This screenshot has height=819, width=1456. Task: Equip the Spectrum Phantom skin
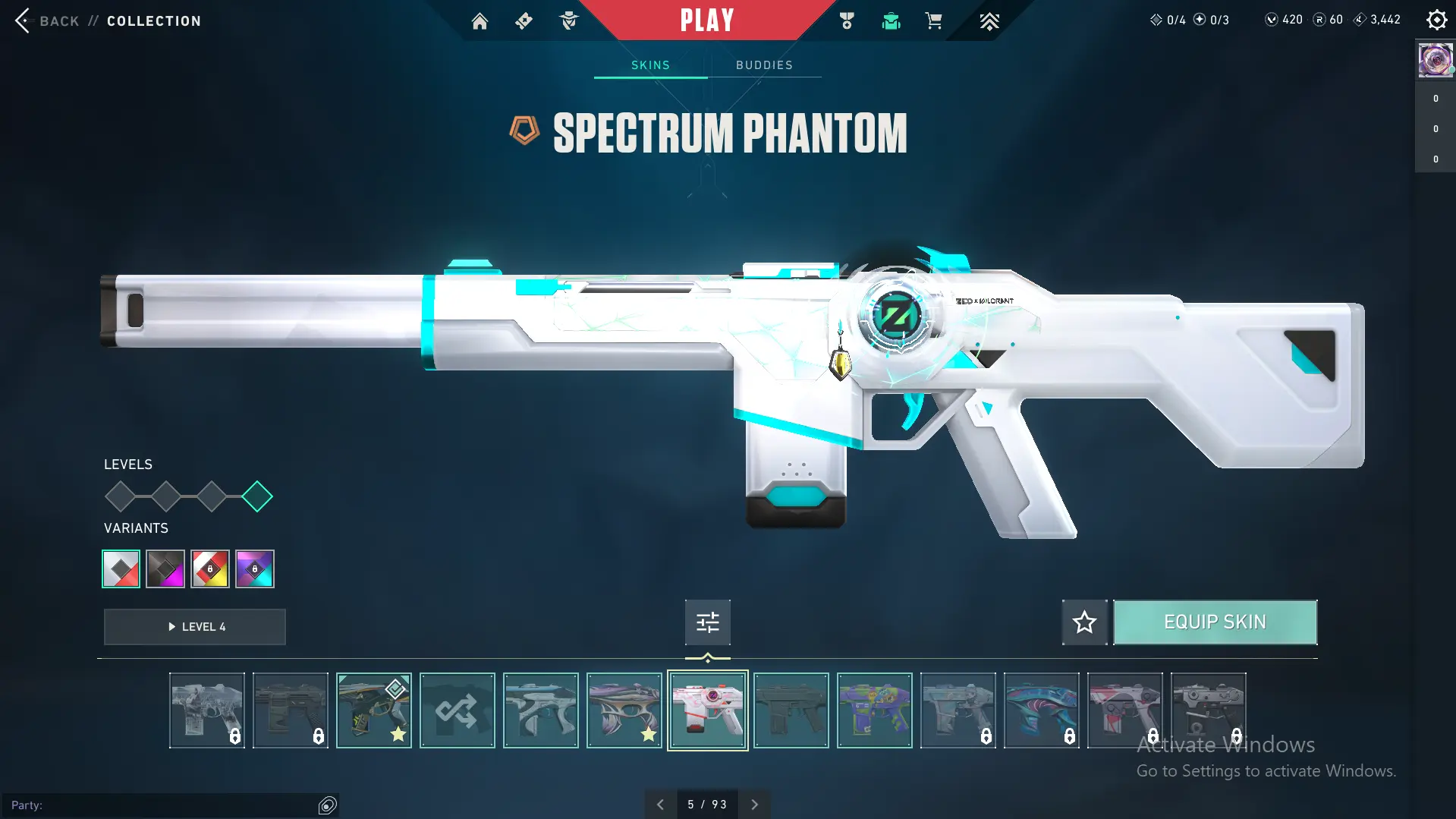tap(1215, 622)
